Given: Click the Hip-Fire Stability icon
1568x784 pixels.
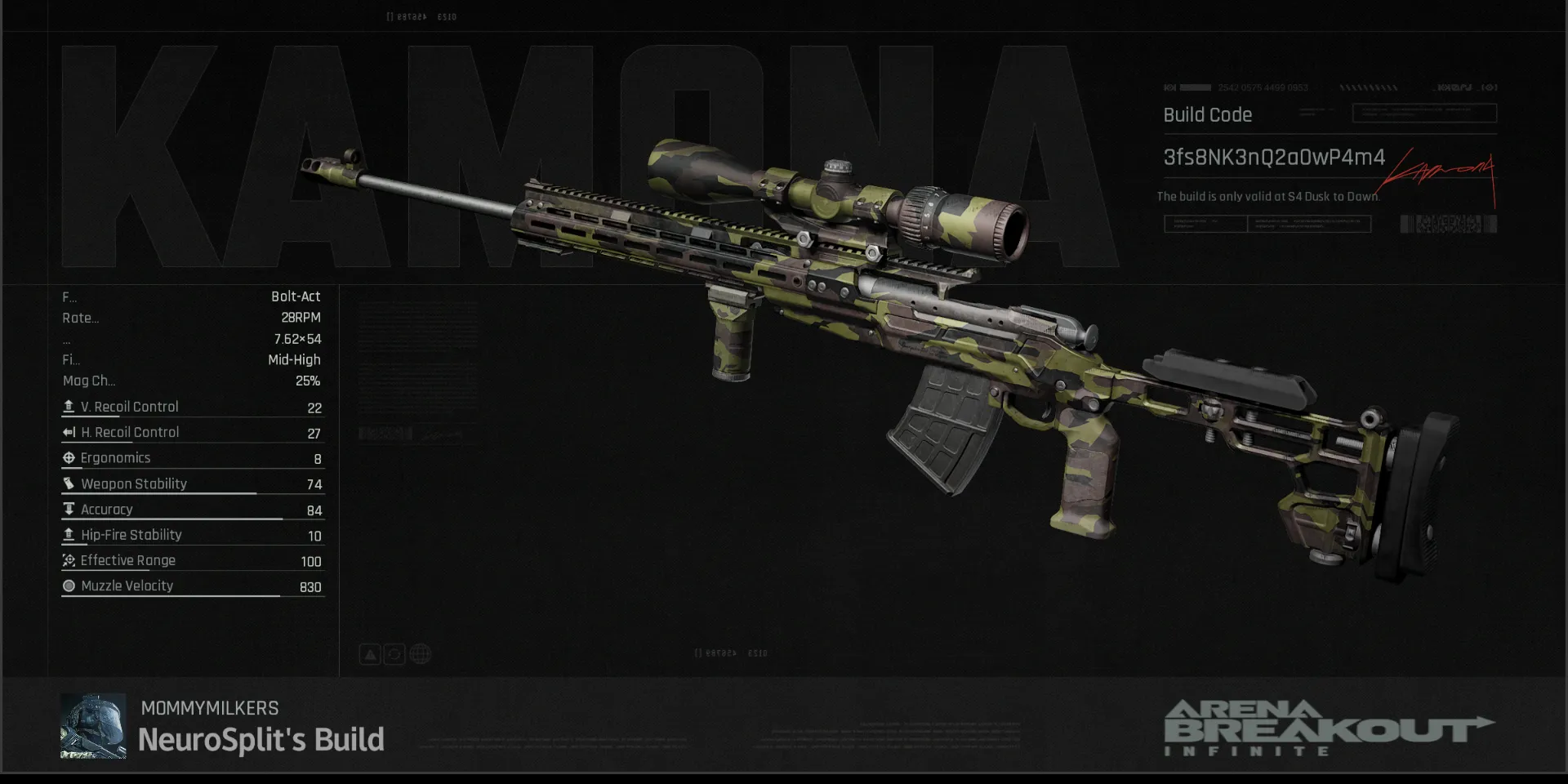Looking at the screenshot, I should 69,535.
